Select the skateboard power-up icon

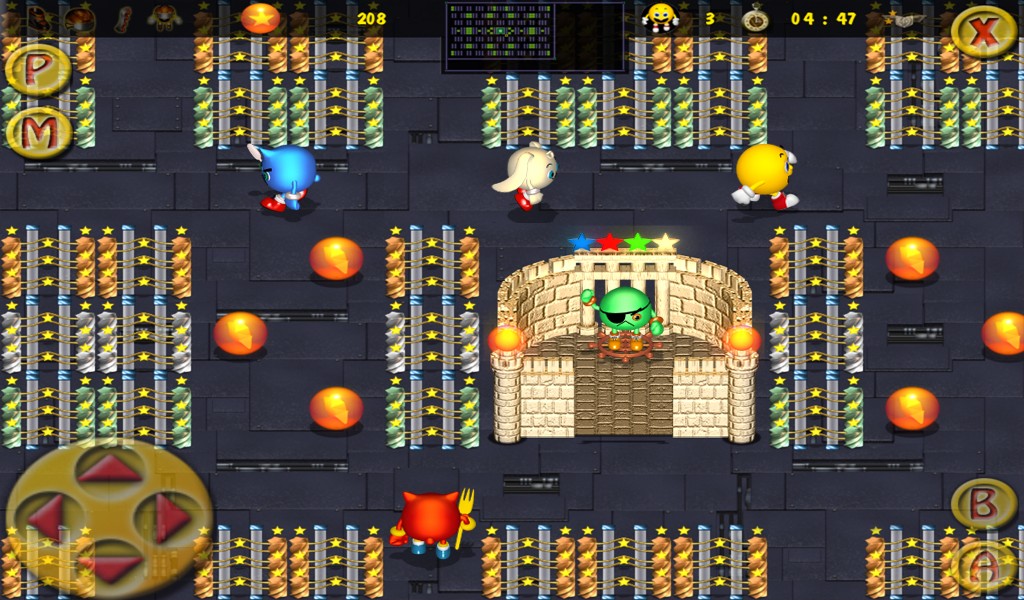click(x=123, y=17)
